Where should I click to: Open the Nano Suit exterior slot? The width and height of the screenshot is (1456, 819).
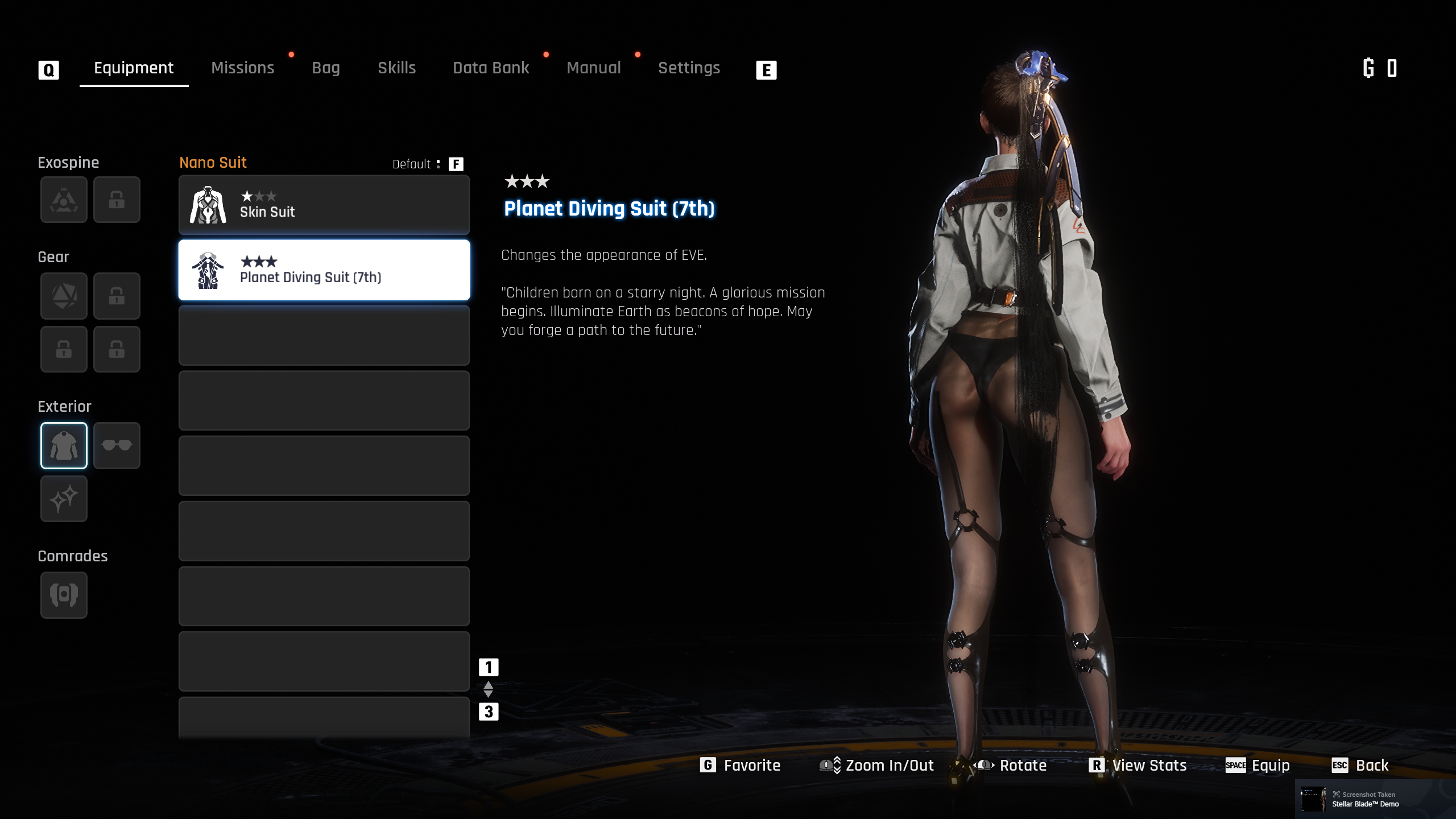pyautogui.click(x=64, y=445)
